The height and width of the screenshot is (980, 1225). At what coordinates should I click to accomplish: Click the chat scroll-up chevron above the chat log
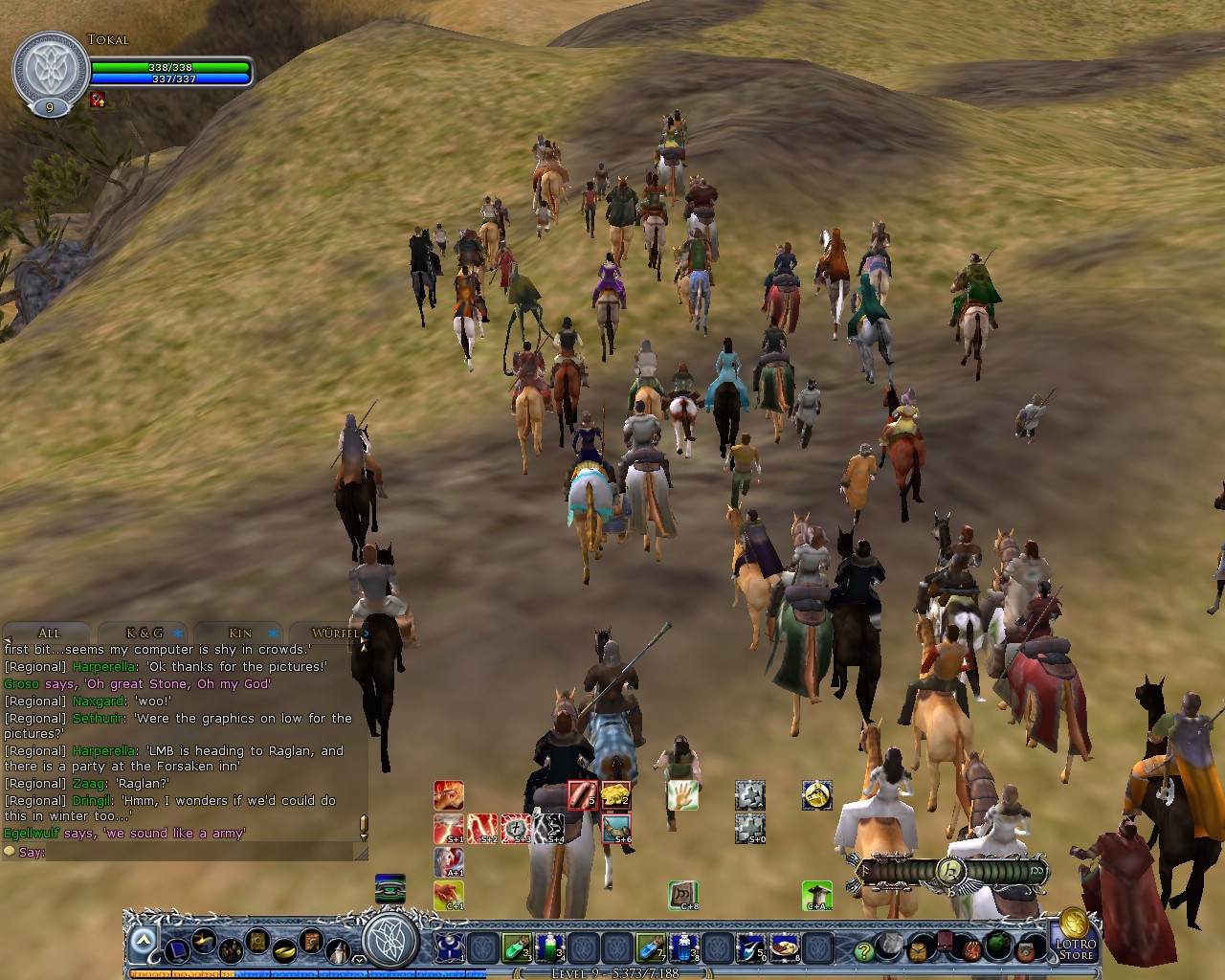[x=363, y=649]
